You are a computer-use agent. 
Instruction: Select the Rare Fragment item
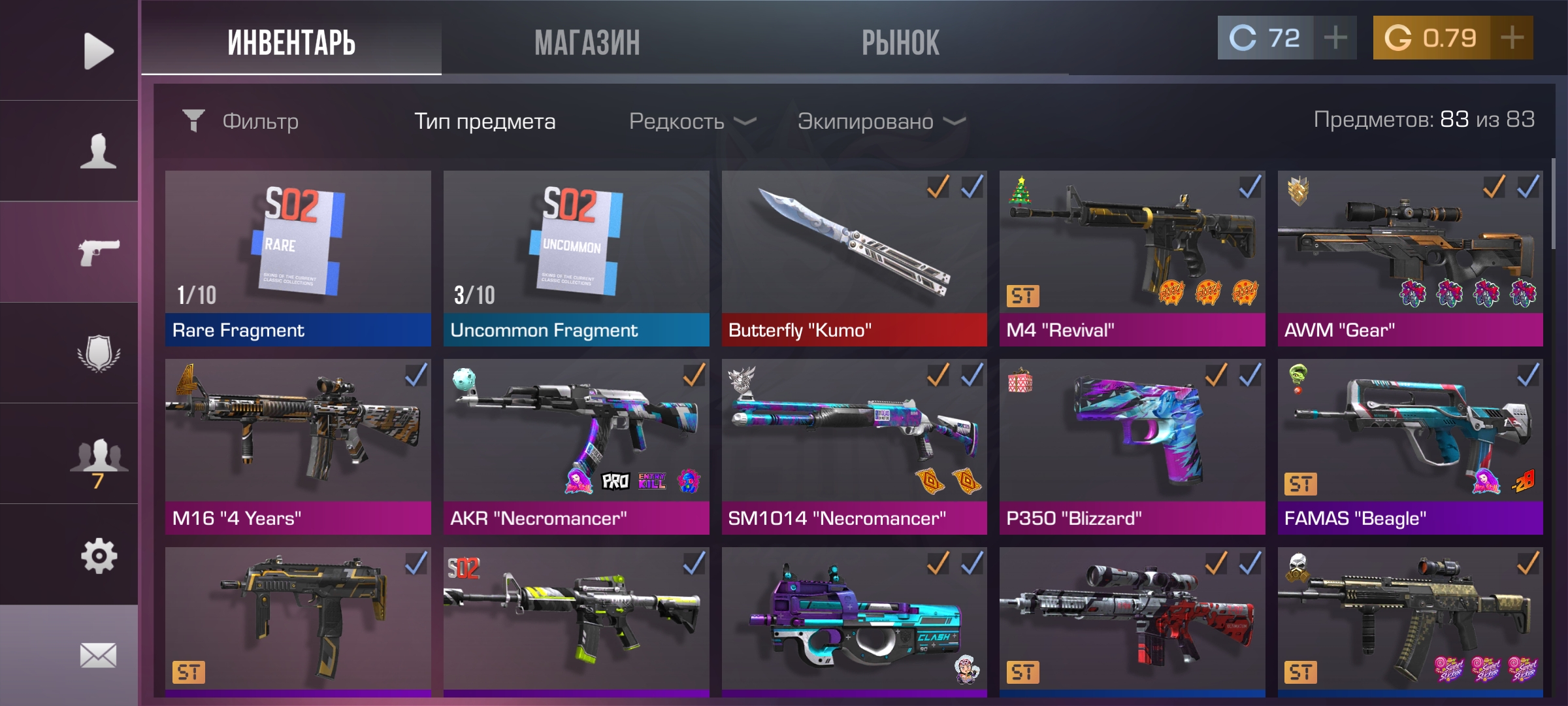point(298,258)
